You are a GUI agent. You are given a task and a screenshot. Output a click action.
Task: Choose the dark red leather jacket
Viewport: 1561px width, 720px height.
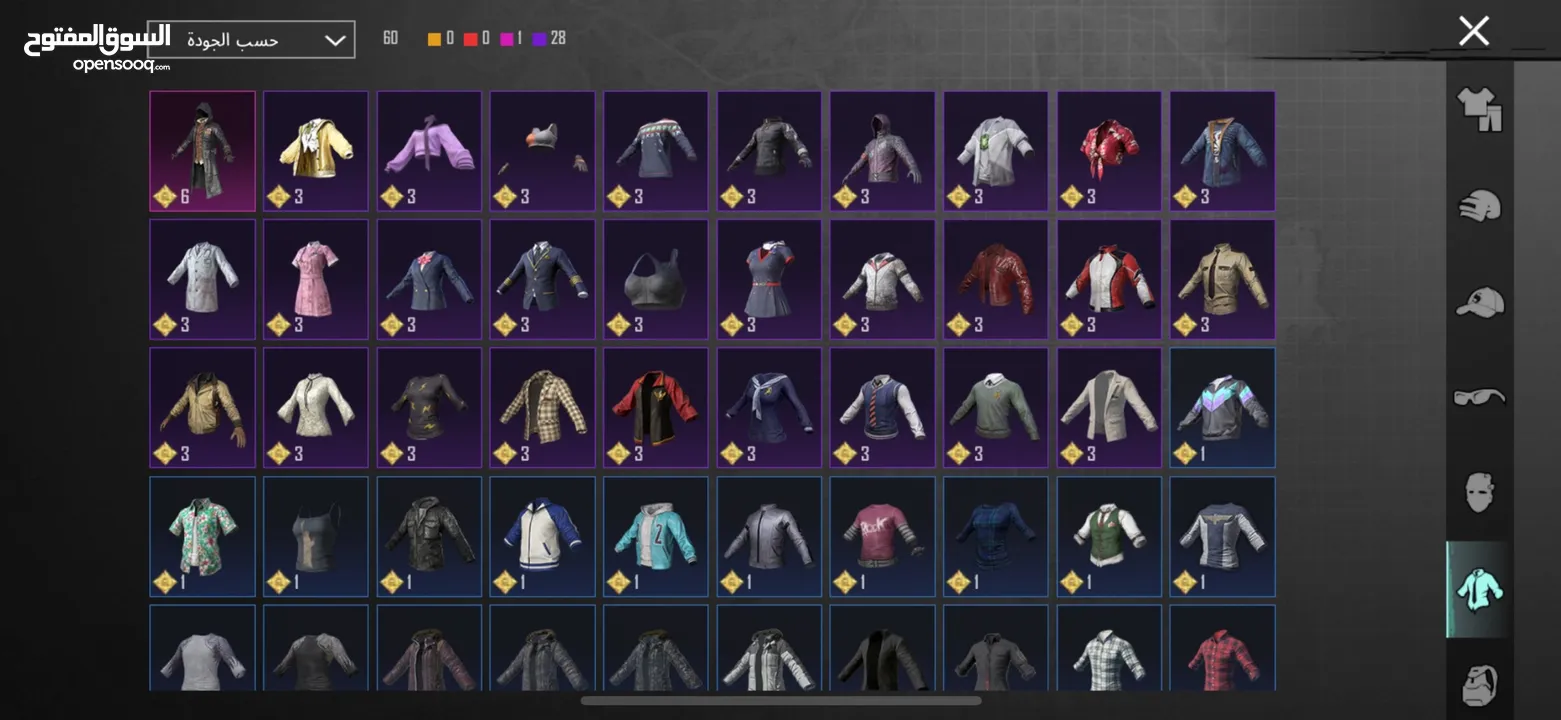click(995, 278)
